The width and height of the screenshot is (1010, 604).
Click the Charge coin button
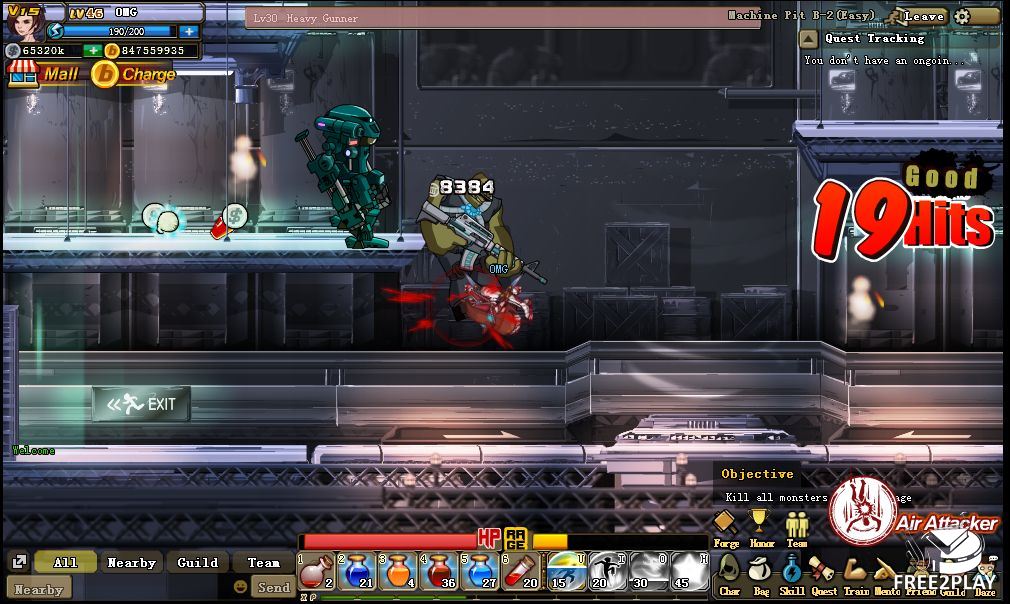point(134,74)
